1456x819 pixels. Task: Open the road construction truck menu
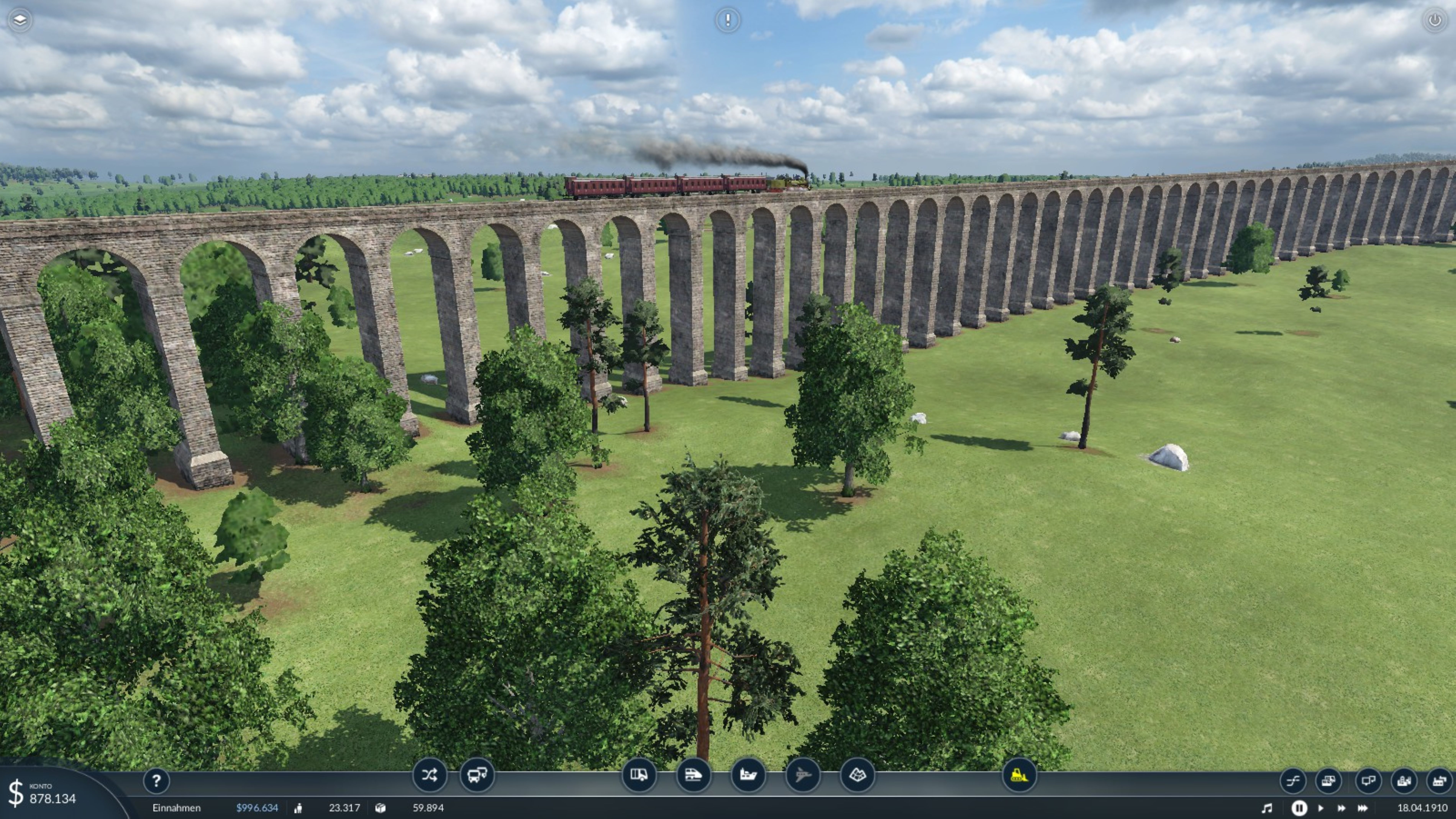coord(639,775)
